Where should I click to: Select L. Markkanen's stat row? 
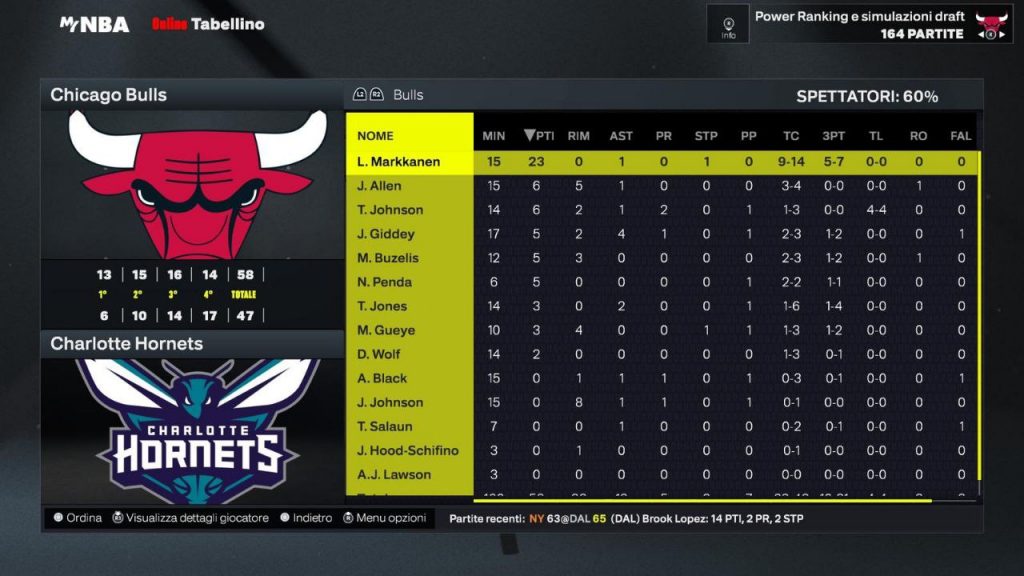pyautogui.click(x=398, y=162)
